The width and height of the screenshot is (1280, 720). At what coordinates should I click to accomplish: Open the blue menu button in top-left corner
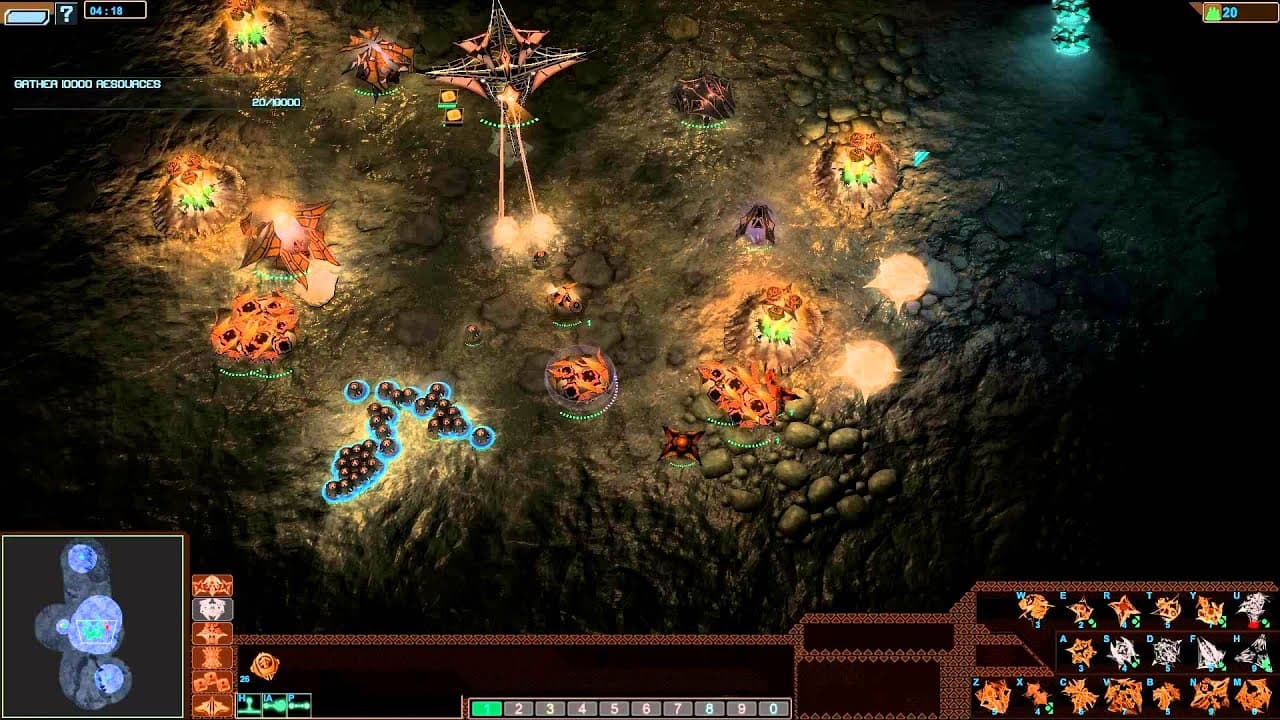click(27, 14)
